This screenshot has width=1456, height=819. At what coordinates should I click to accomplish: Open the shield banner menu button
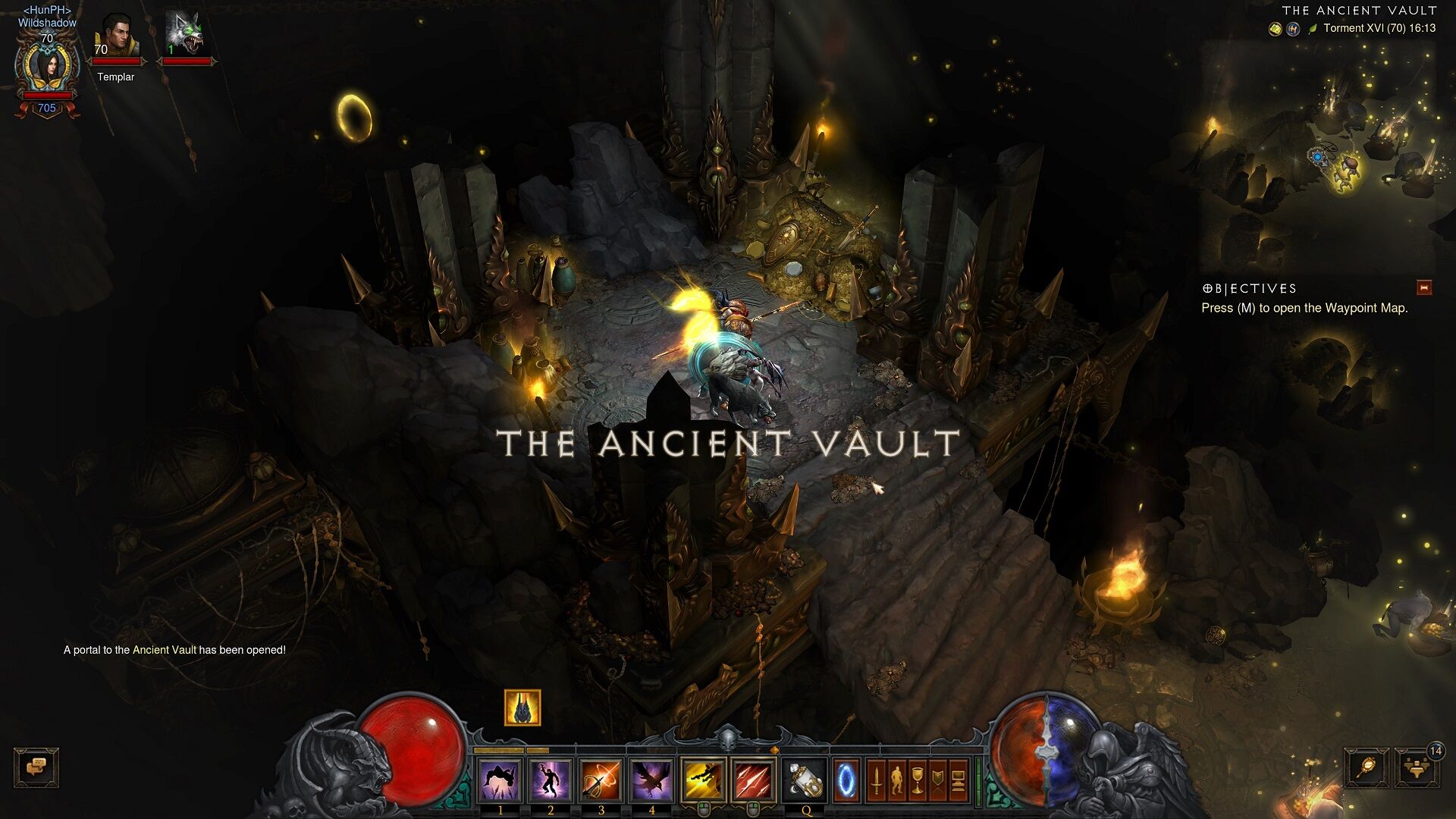pos(938,780)
